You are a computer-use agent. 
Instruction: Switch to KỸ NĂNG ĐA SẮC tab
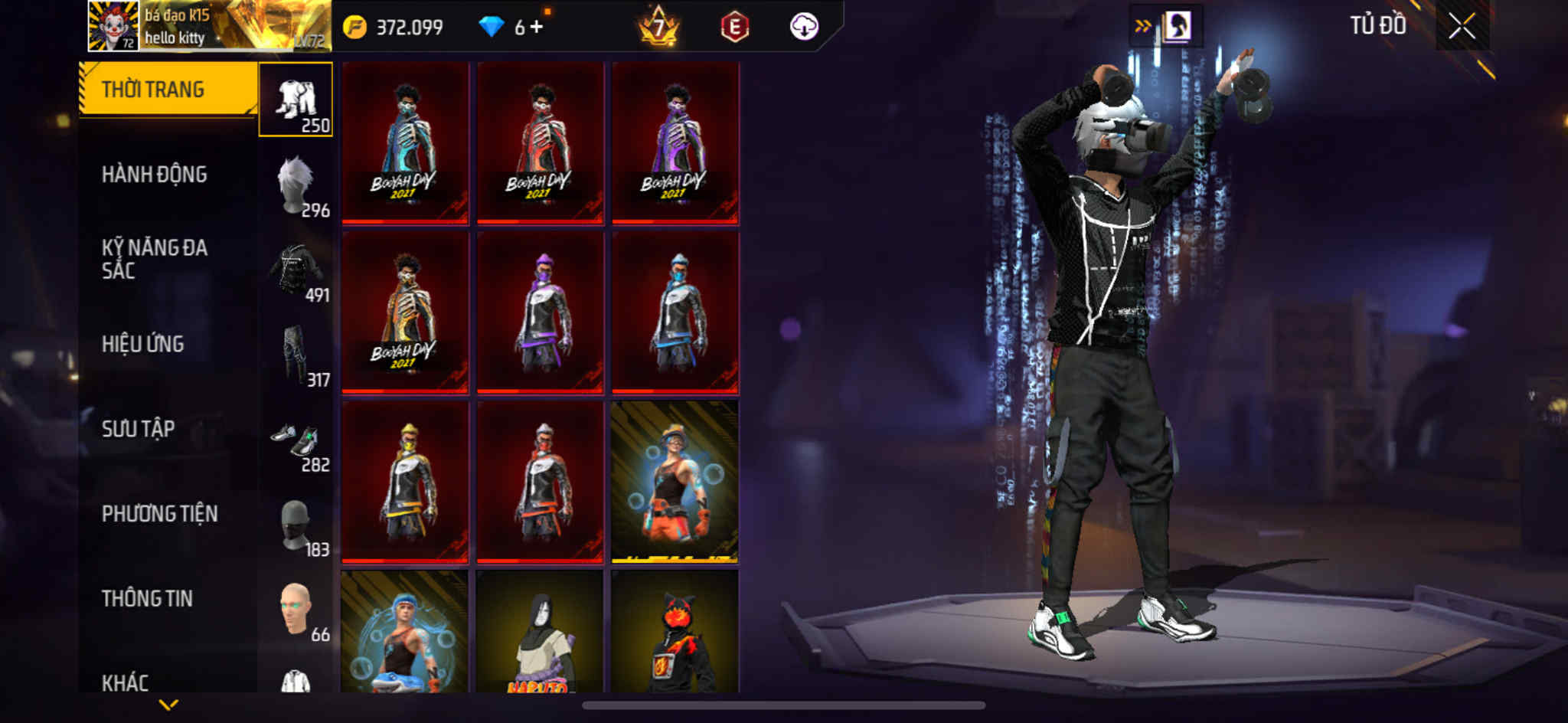(155, 259)
